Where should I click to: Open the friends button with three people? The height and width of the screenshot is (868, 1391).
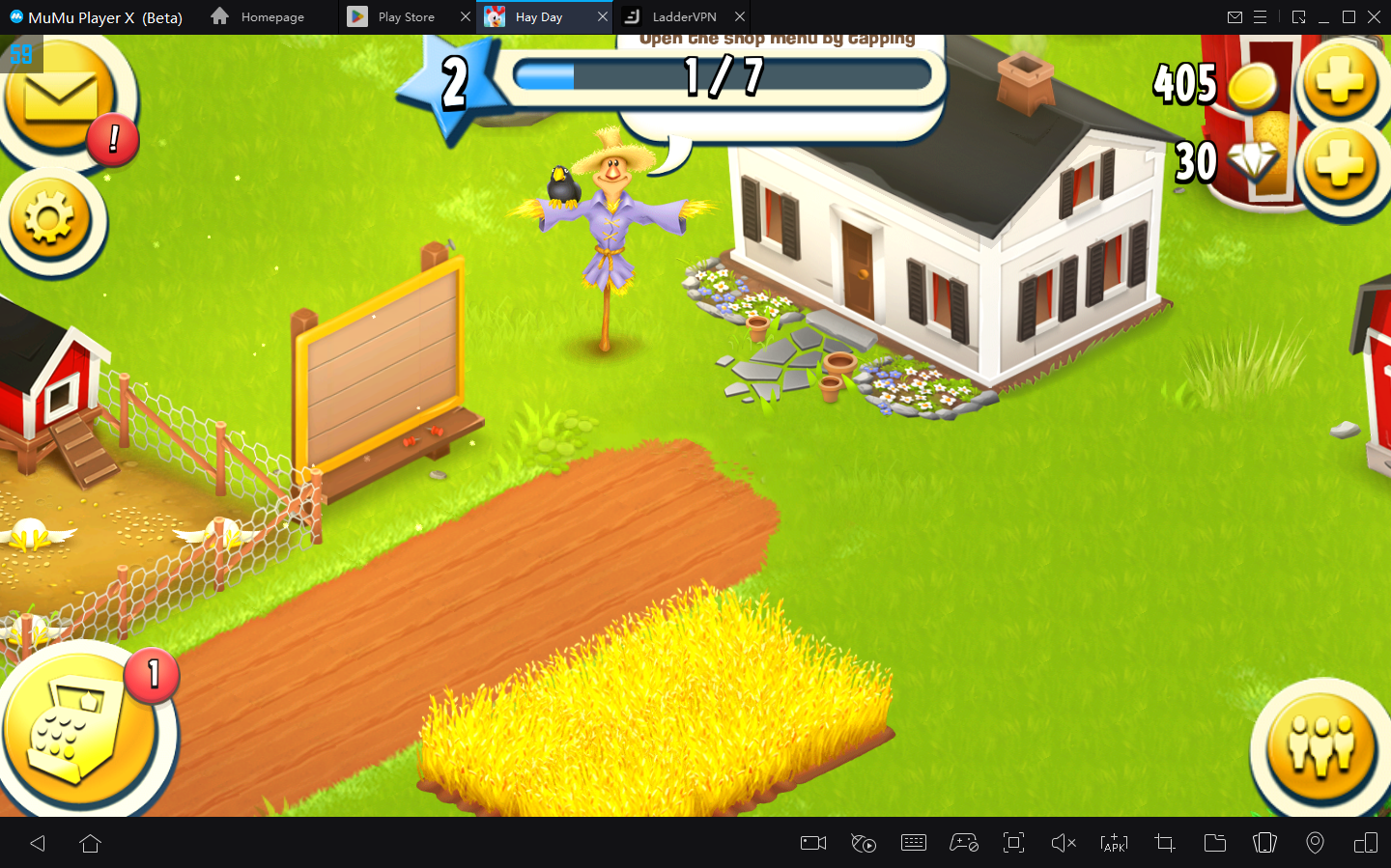pos(1322,745)
